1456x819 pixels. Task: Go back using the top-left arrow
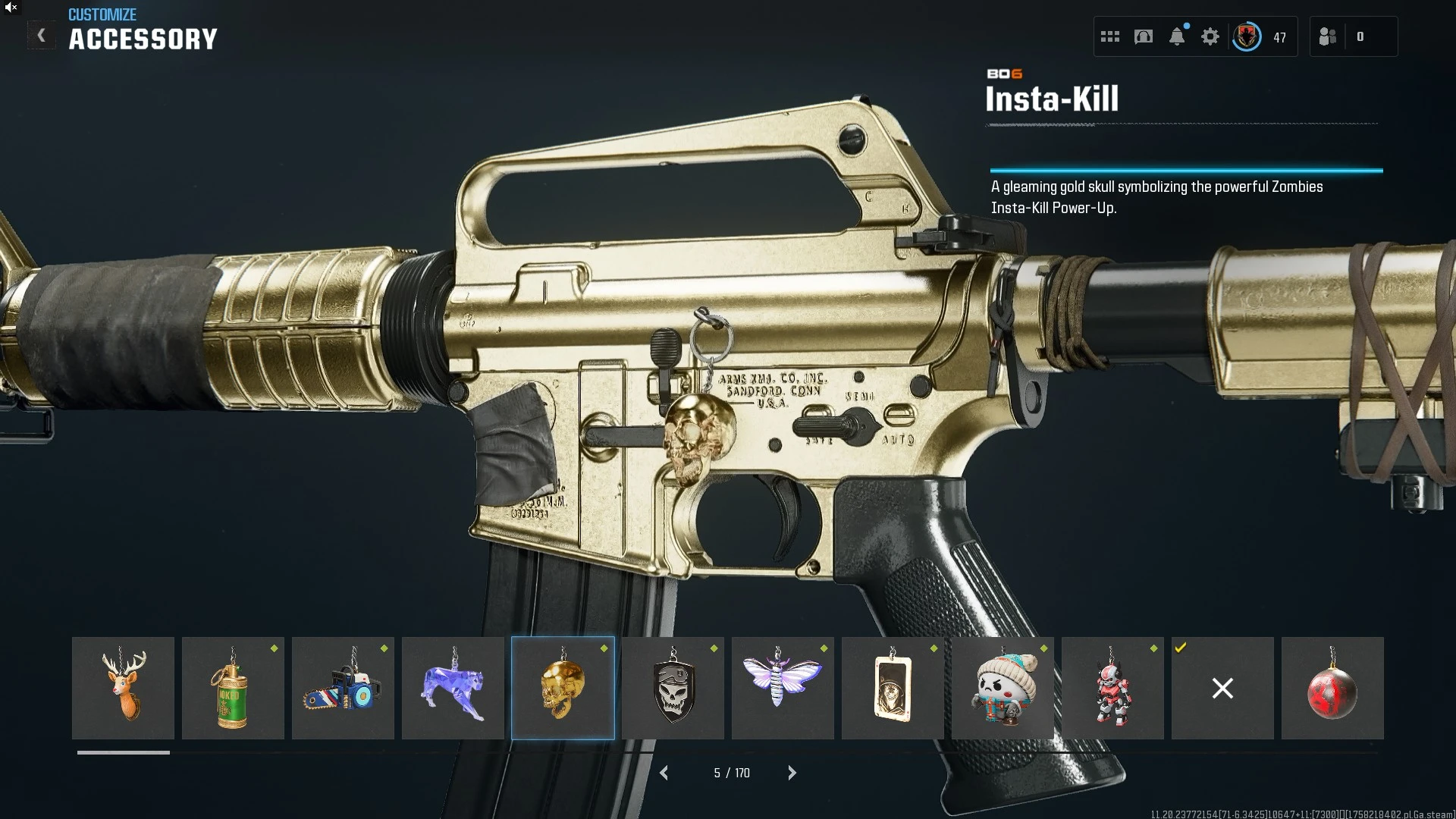(42, 36)
